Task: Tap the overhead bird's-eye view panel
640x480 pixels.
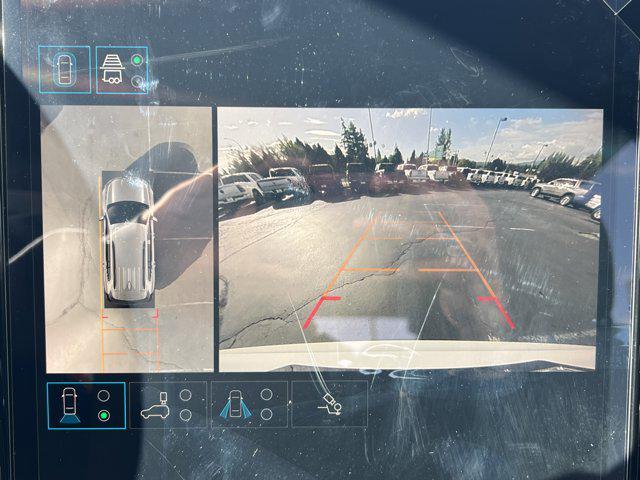Action: coord(127,240)
